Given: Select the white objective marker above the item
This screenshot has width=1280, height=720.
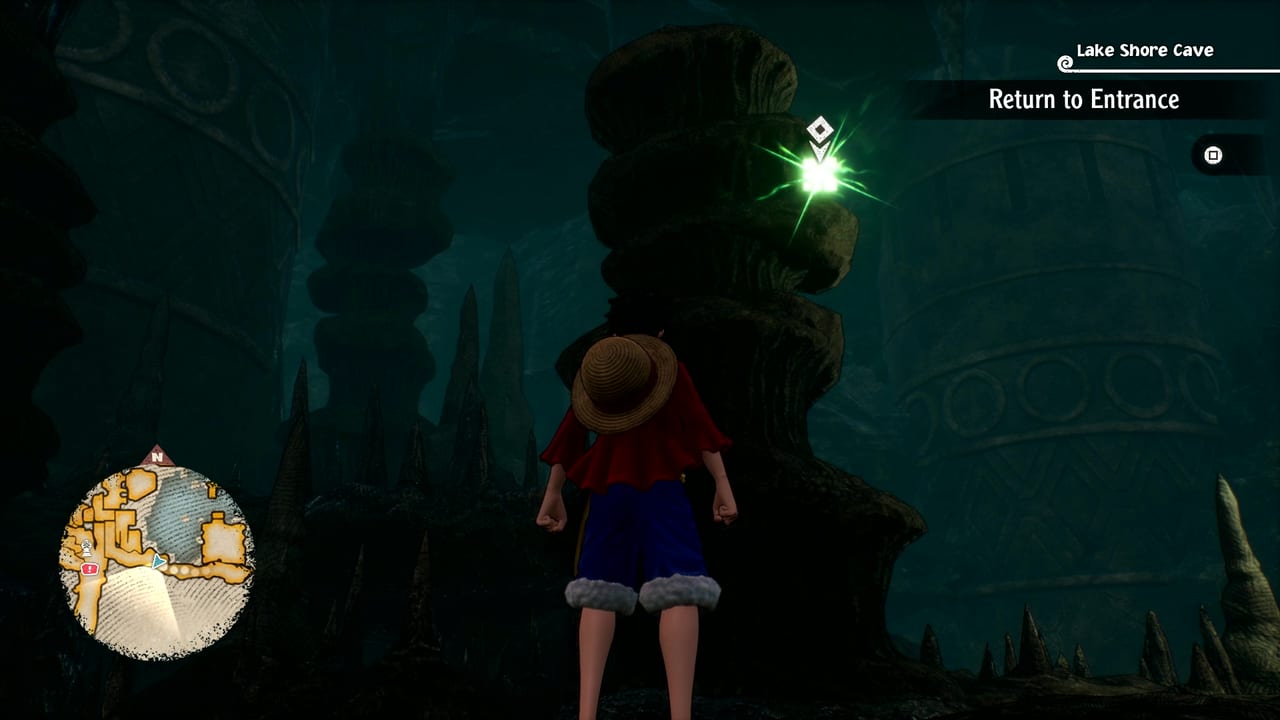Looking at the screenshot, I should pyautogui.click(x=819, y=128).
